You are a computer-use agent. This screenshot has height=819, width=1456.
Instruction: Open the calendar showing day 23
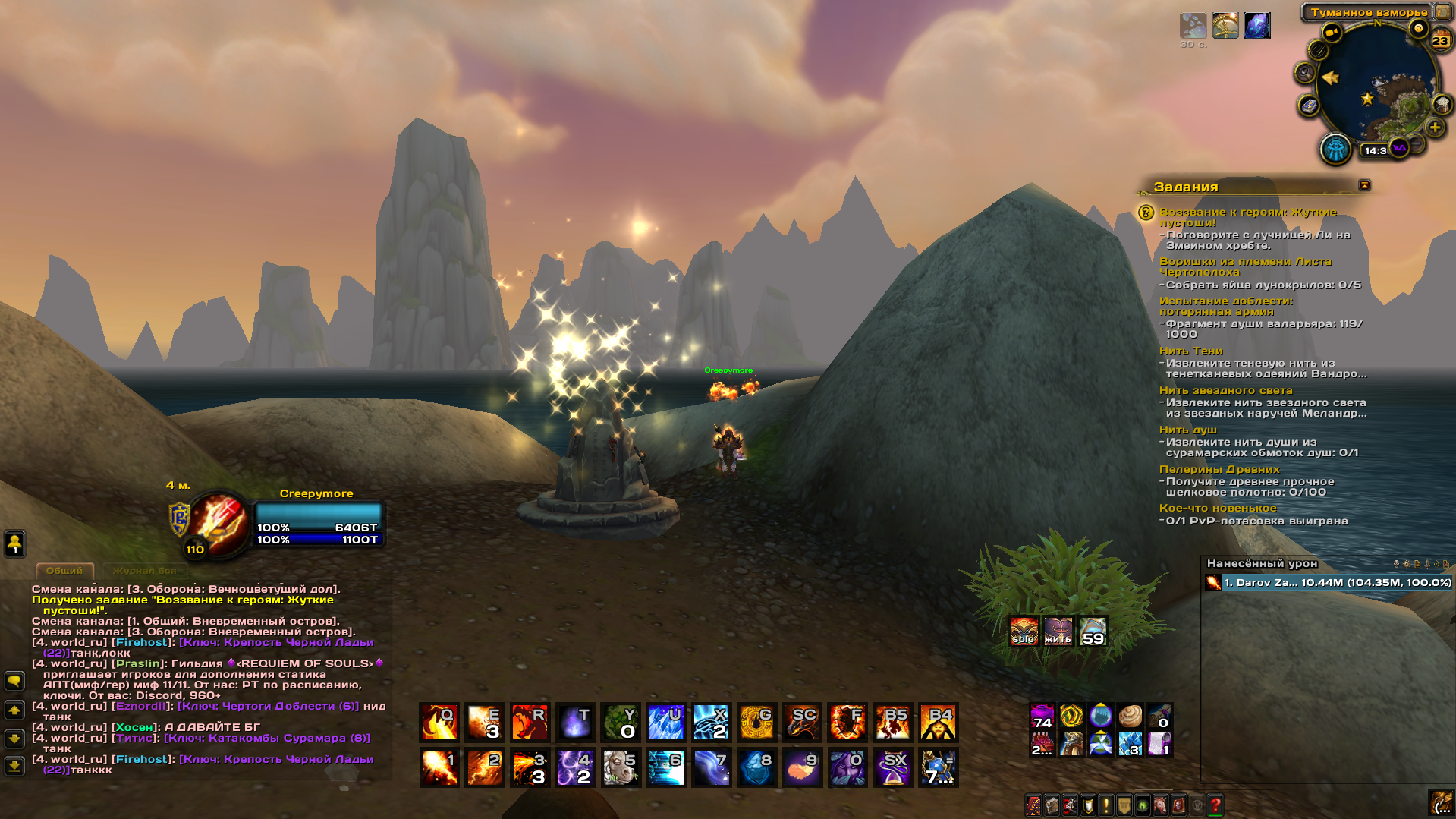(1440, 39)
